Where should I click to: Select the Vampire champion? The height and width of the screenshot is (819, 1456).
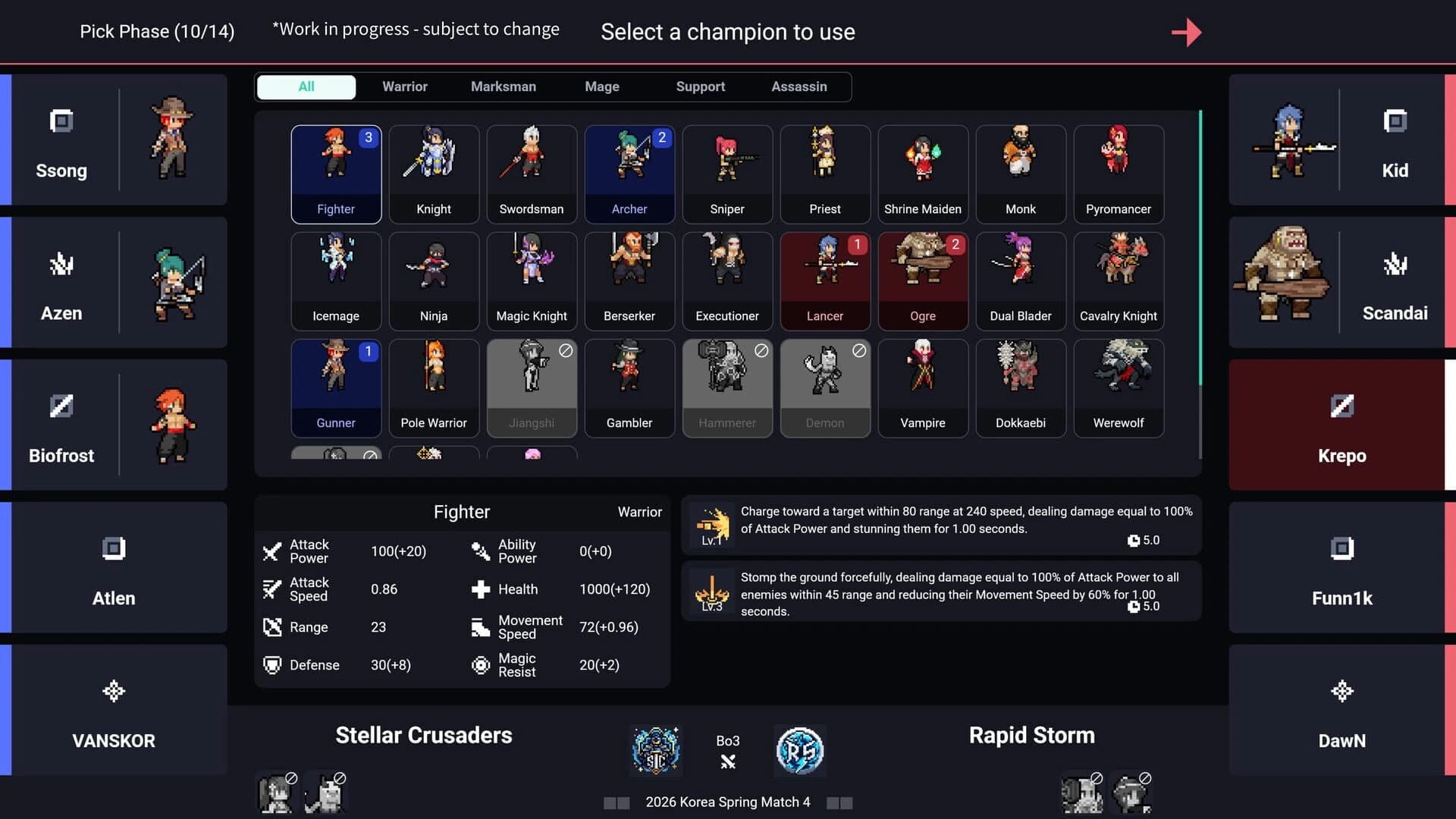tap(922, 388)
